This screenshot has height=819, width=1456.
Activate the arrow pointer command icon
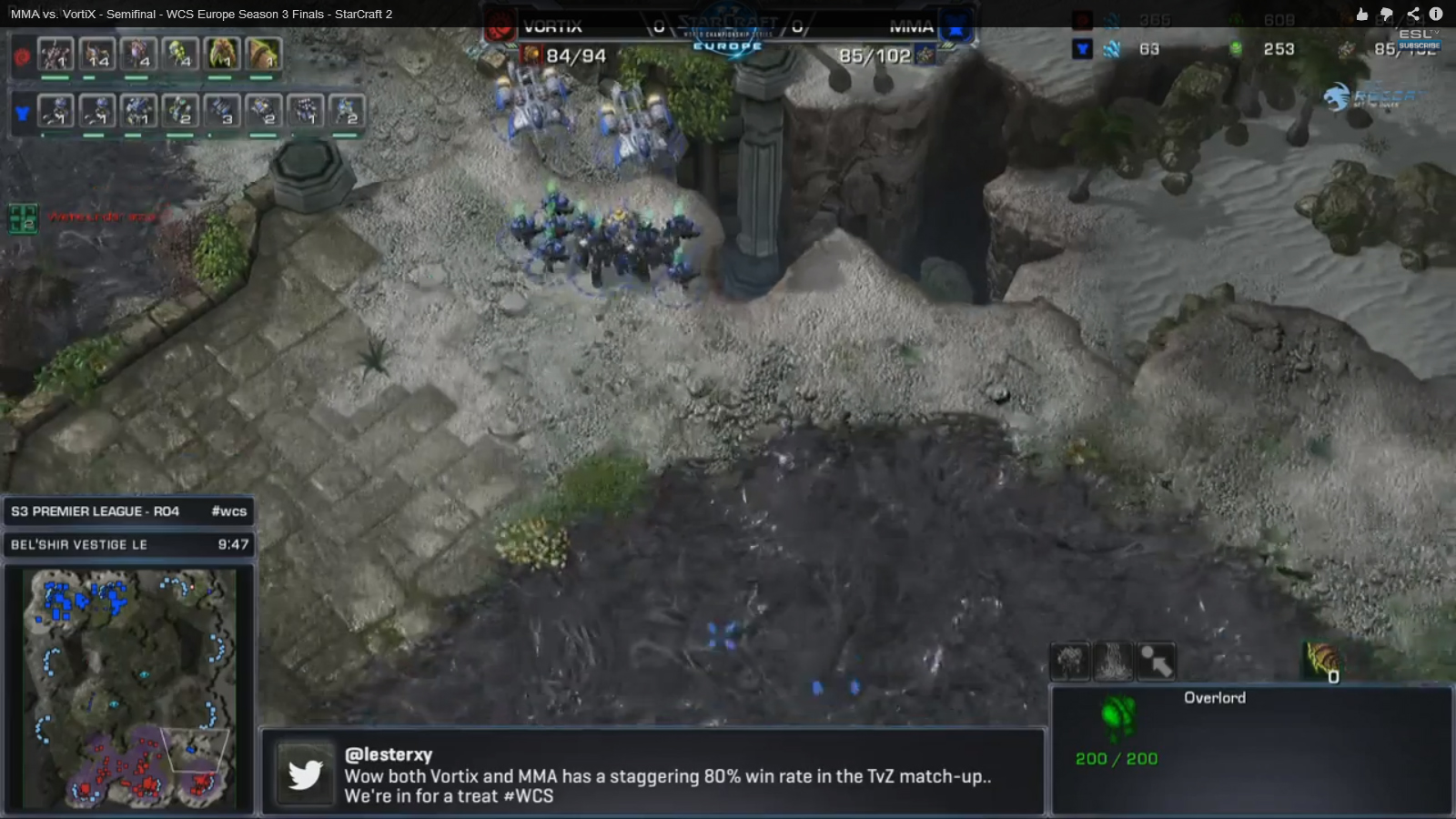1156,662
